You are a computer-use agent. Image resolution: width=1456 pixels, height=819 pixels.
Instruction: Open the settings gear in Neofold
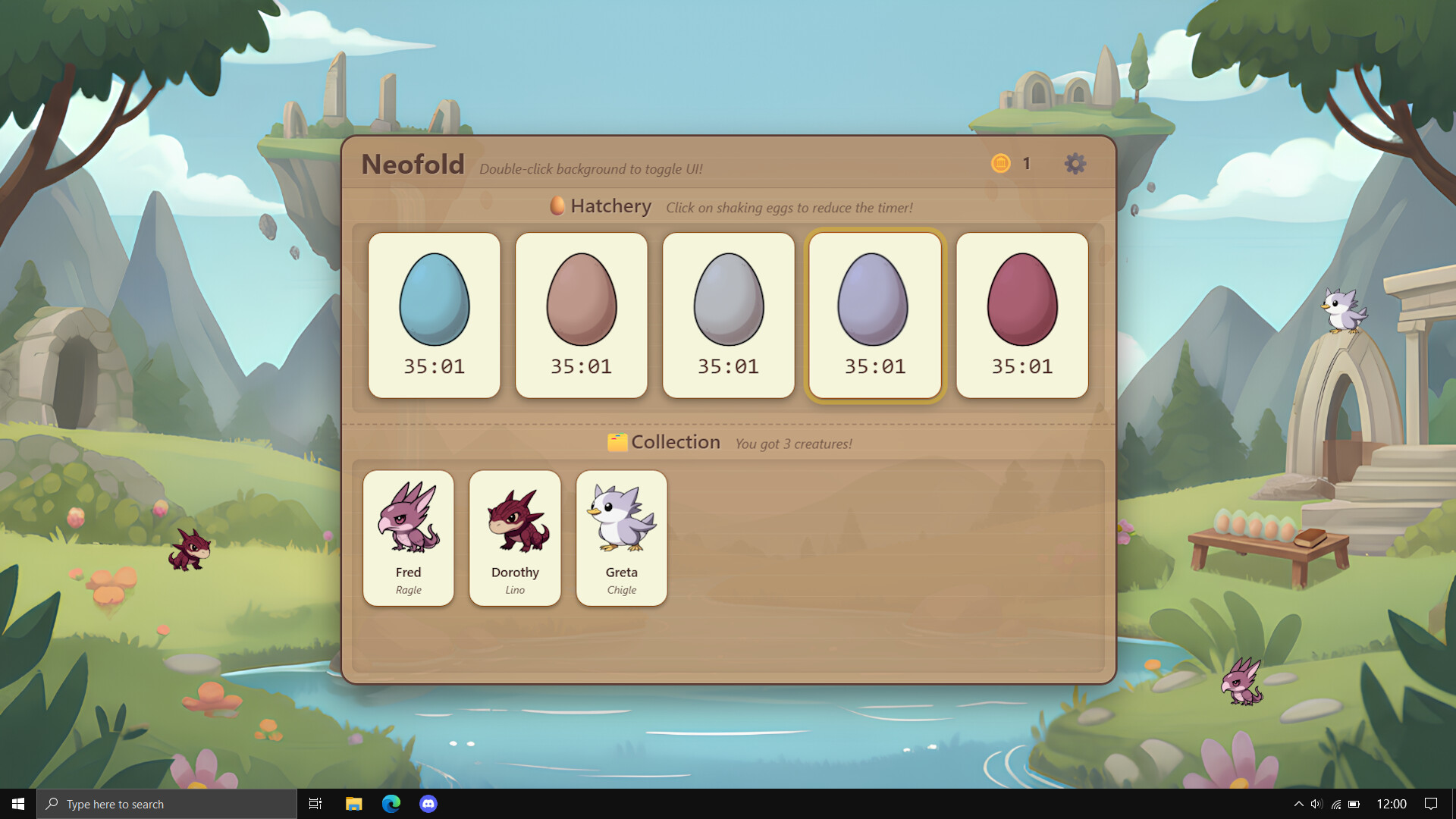point(1075,163)
